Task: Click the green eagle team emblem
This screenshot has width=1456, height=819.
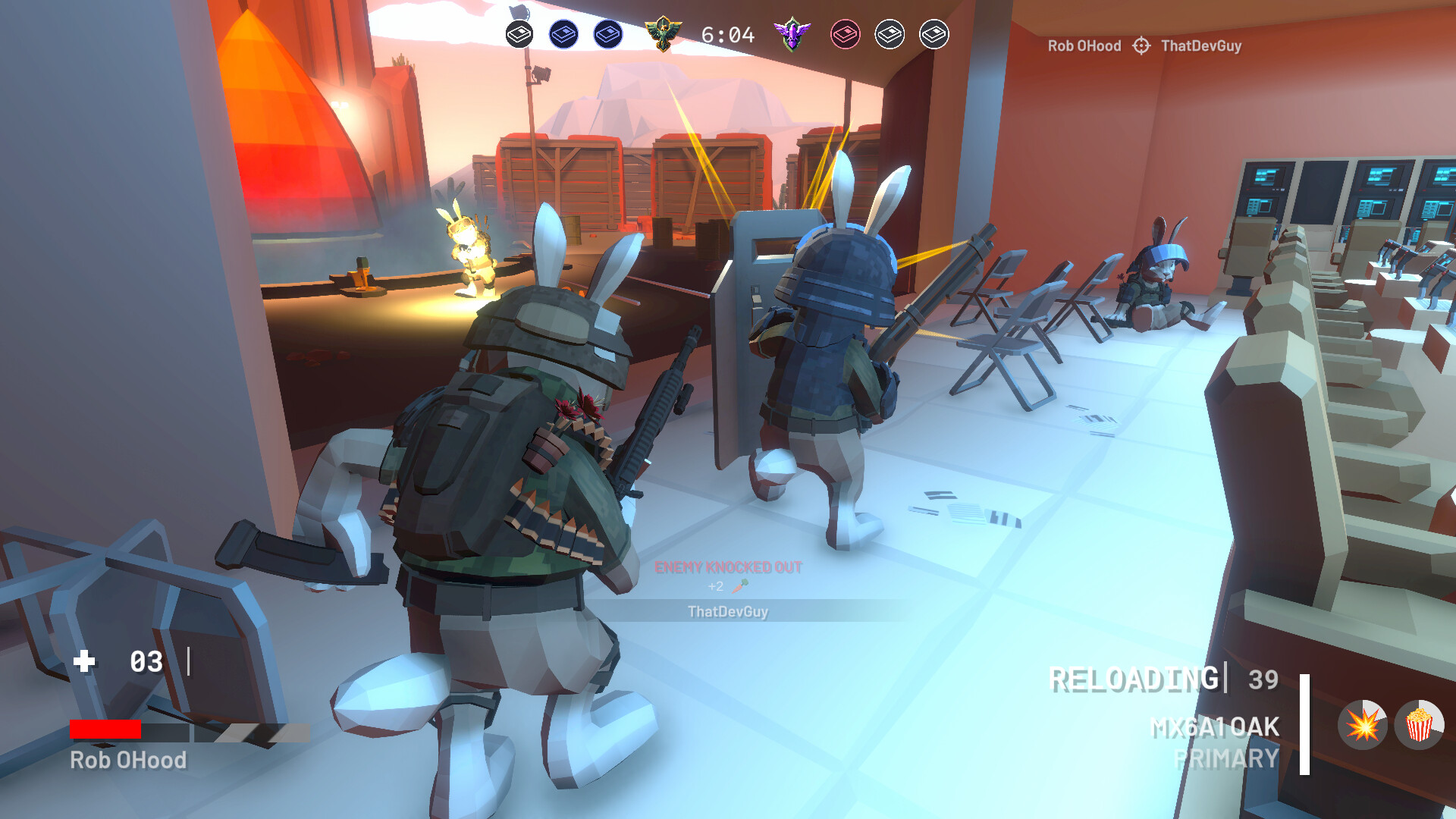Action: [665, 33]
